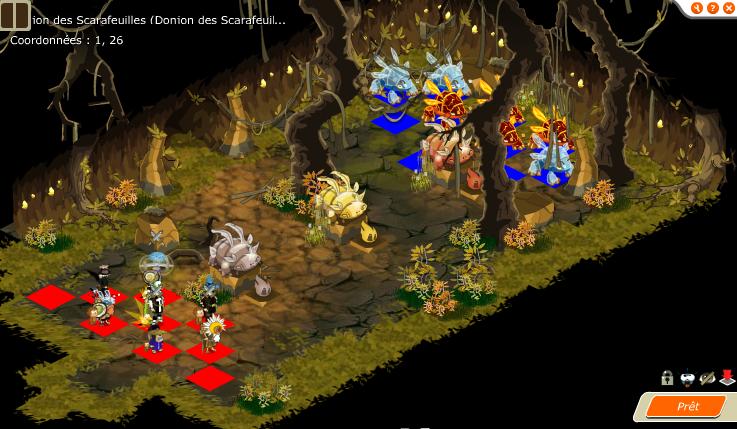Toggle the padlock fight-lock icon
The width and height of the screenshot is (737, 429).
pos(667,377)
